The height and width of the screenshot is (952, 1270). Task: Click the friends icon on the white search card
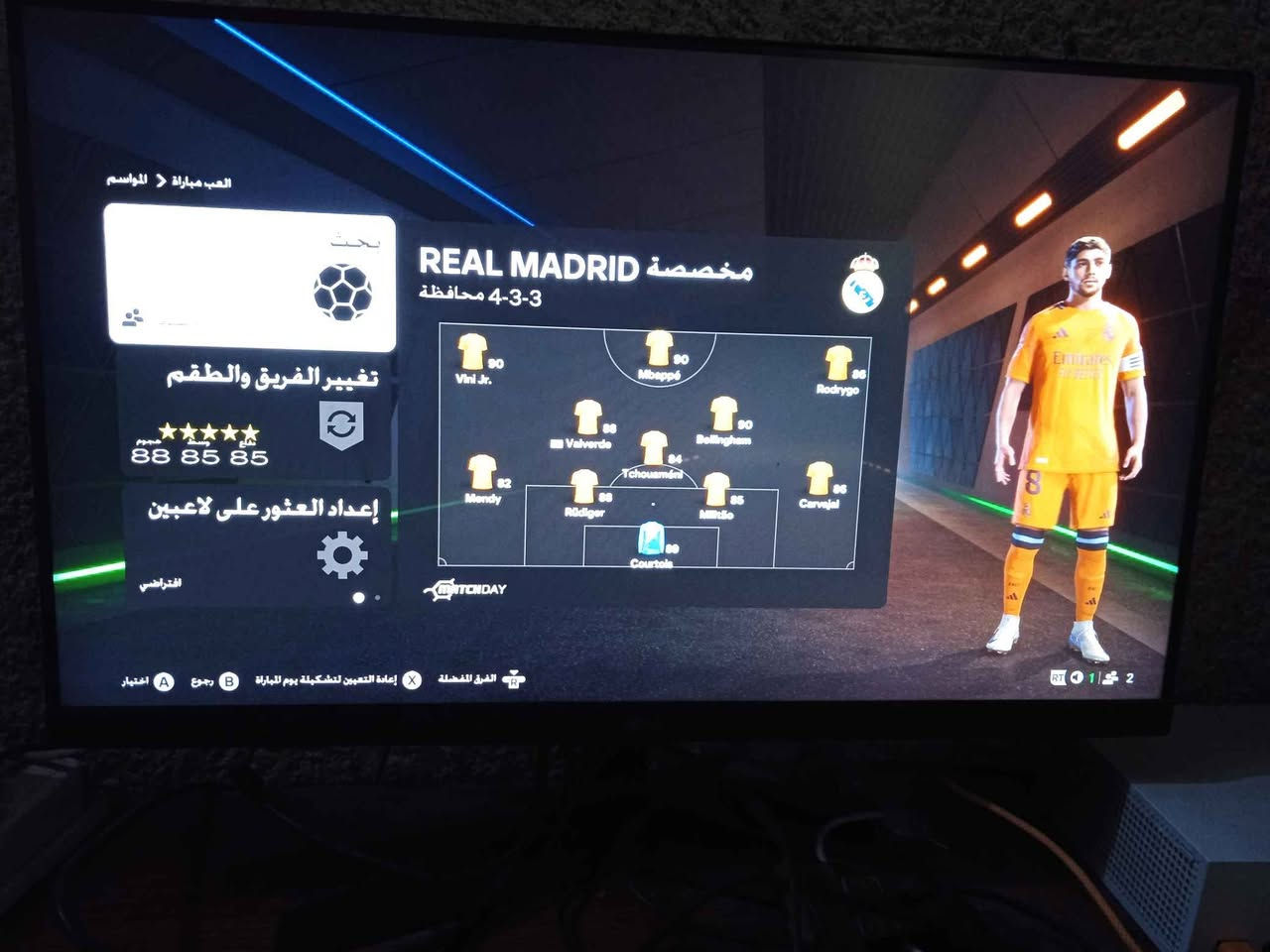pyautogui.click(x=133, y=316)
